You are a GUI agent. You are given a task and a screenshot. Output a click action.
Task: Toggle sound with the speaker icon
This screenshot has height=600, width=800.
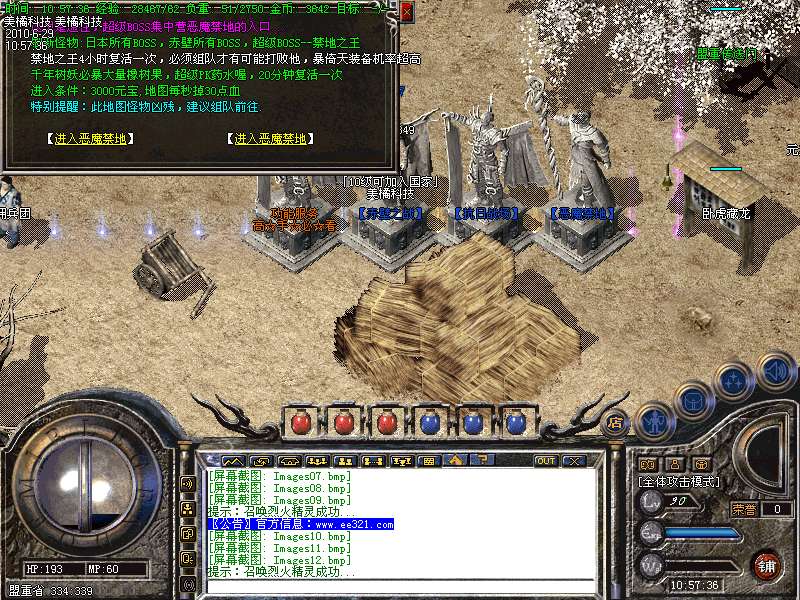point(774,373)
